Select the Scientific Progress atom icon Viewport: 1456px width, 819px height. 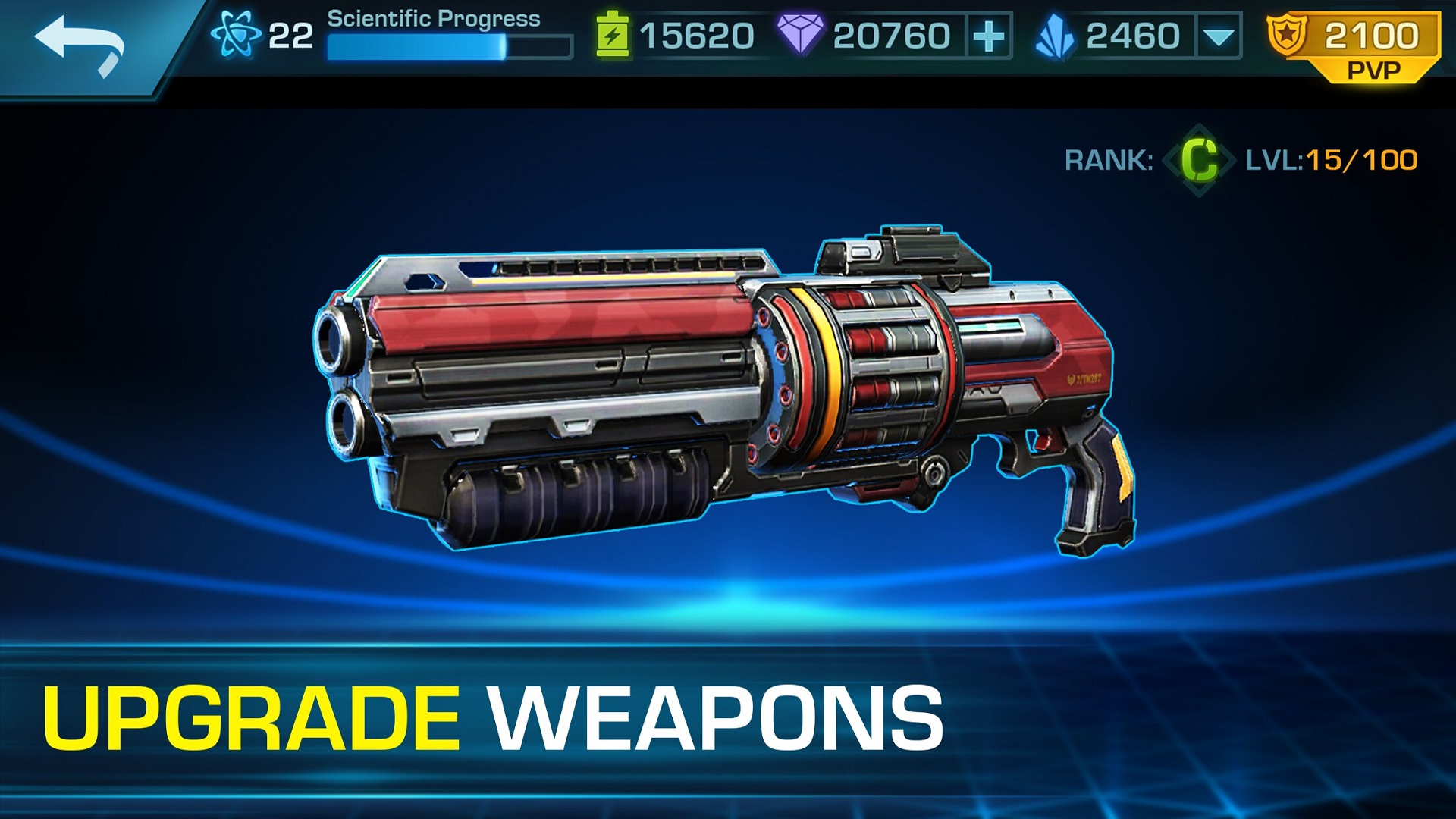235,36
